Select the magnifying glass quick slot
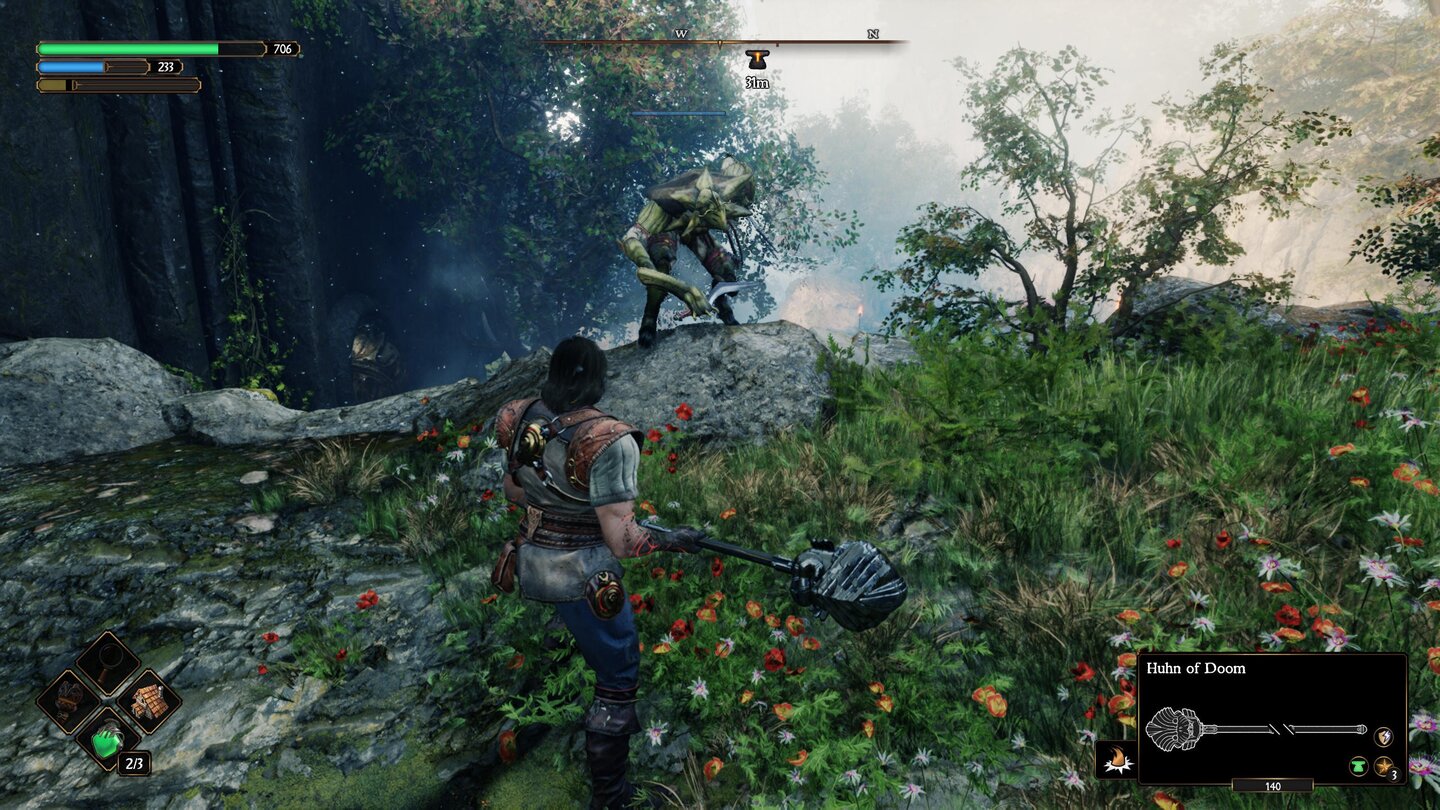 pos(109,662)
